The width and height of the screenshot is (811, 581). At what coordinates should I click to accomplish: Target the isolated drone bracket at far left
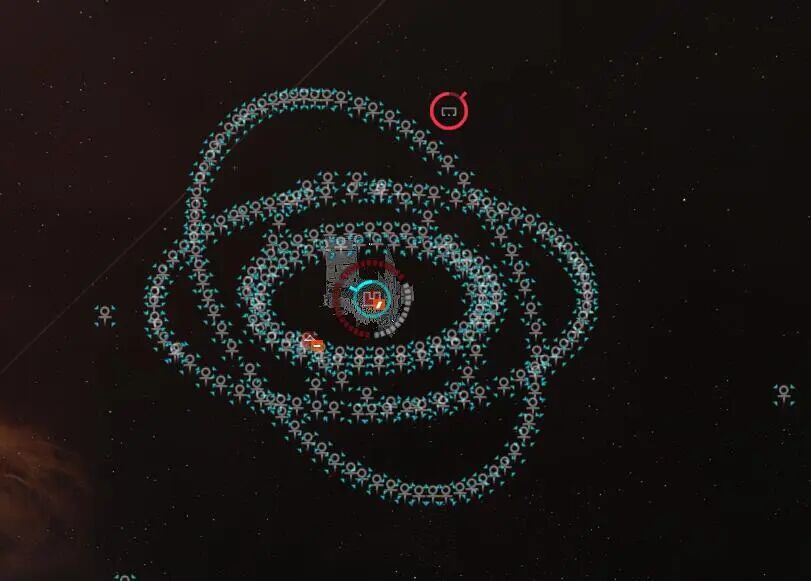[105, 315]
